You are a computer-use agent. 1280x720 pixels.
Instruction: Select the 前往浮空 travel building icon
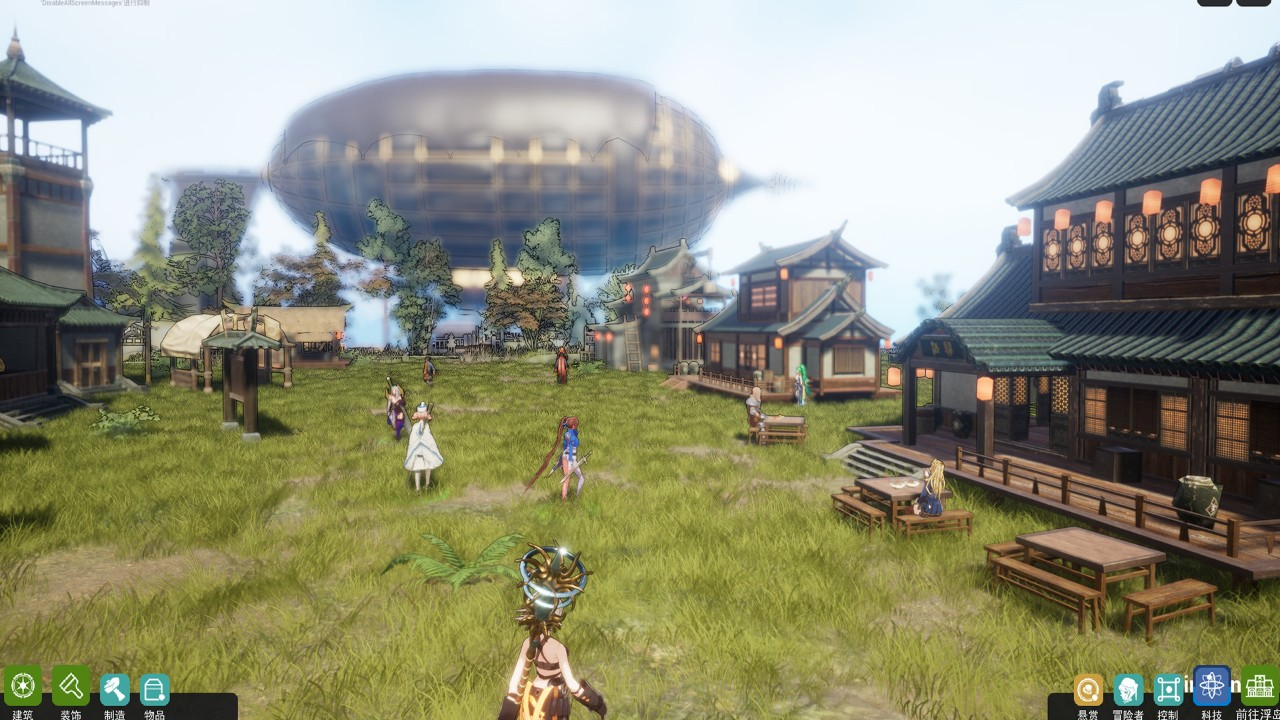tap(1259, 687)
